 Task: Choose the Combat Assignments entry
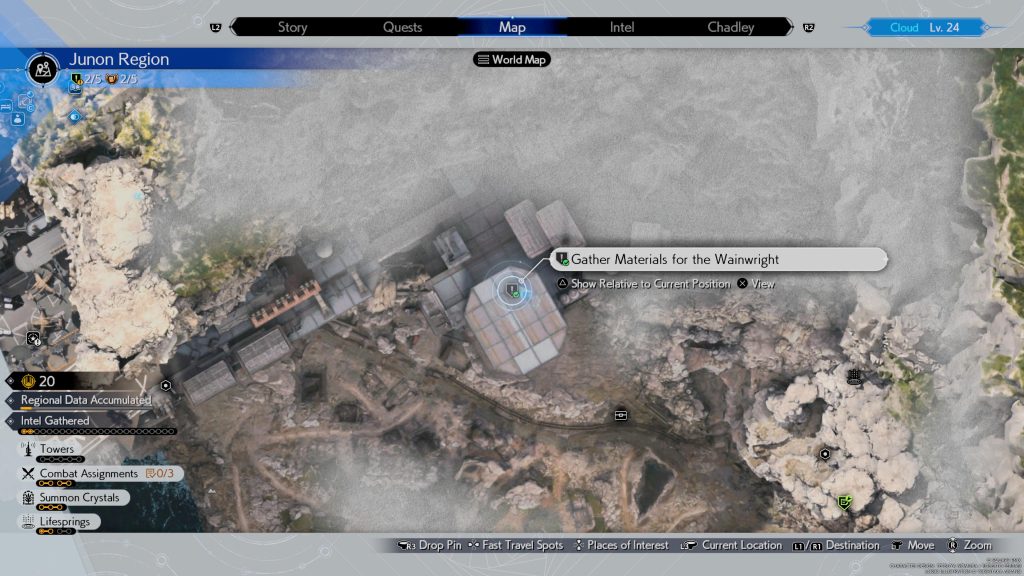click(x=88, y=473)
